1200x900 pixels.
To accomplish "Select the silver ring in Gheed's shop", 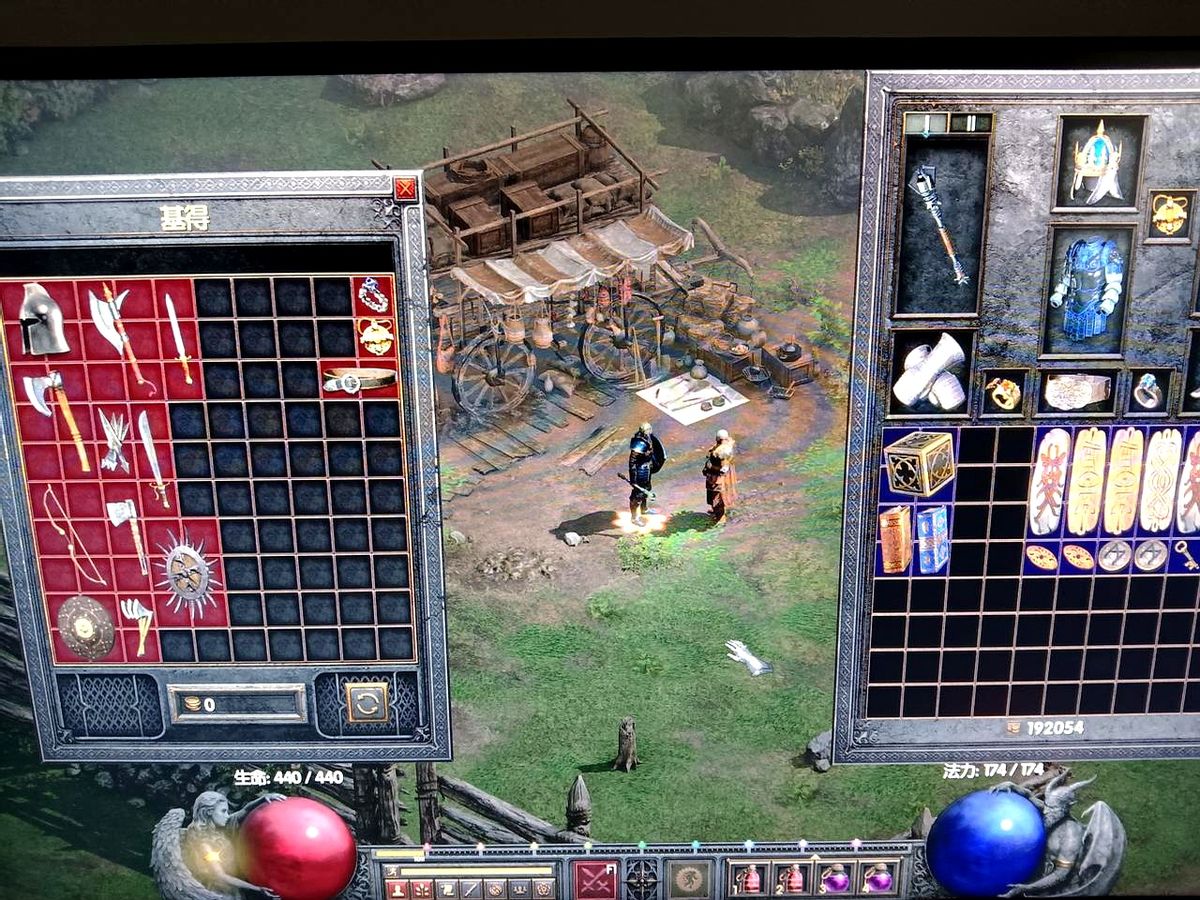I will [374, 295].
